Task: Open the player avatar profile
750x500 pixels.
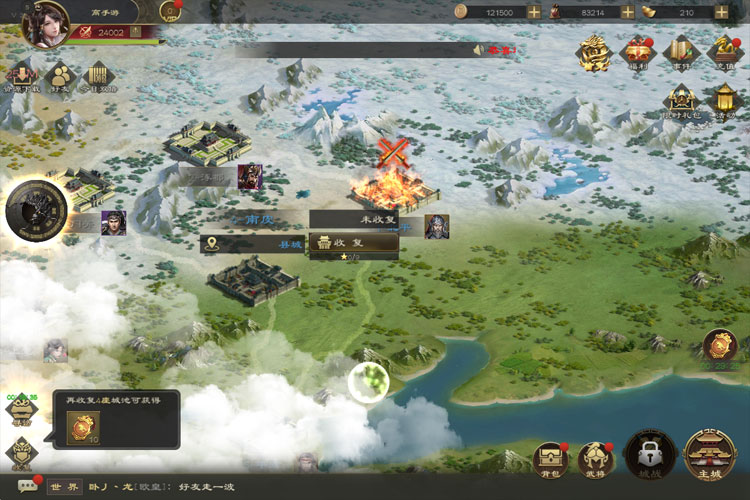Action: [44, 21]
